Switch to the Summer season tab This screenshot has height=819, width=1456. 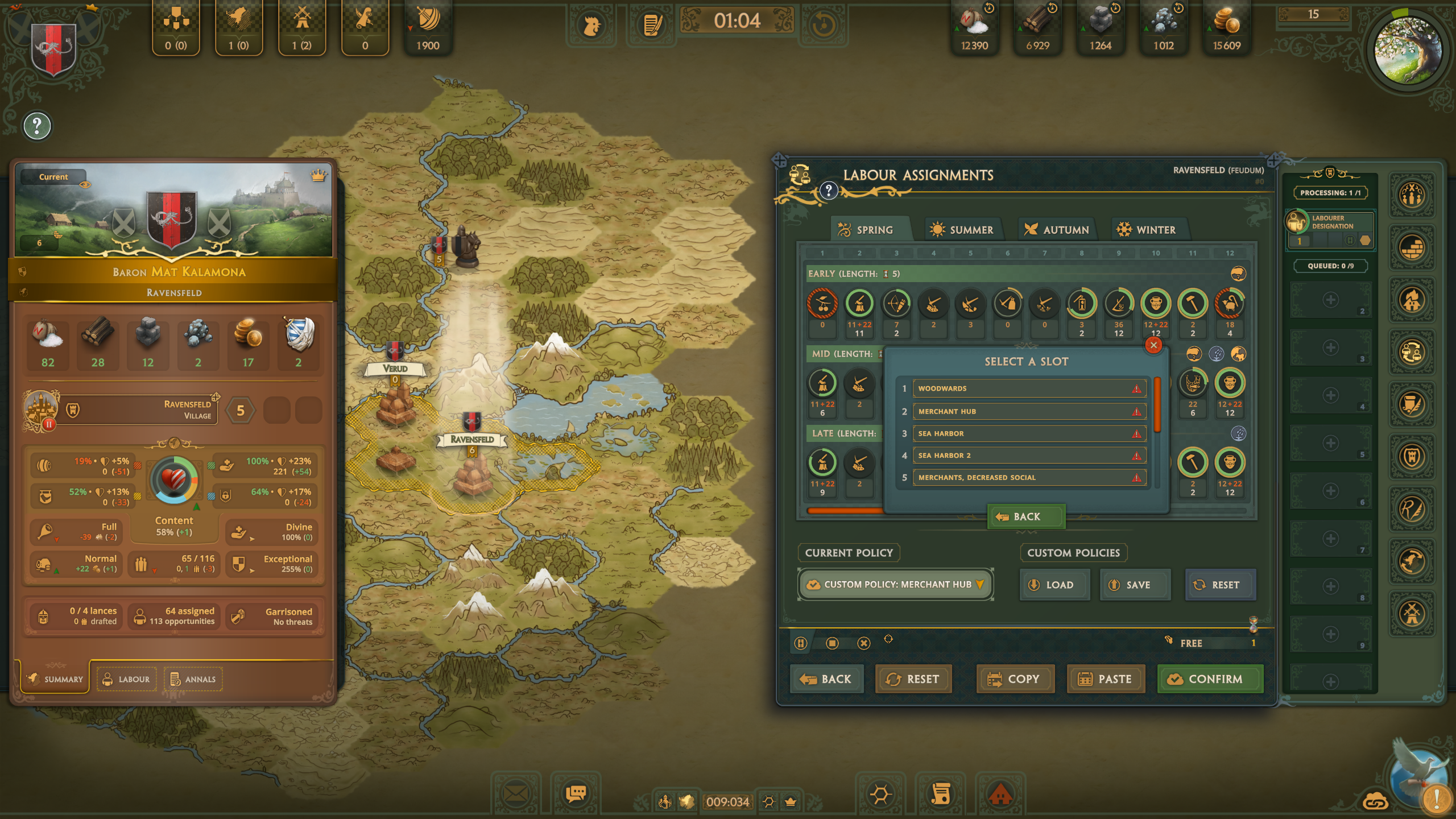pyautogui.click(x=962, y=230)
